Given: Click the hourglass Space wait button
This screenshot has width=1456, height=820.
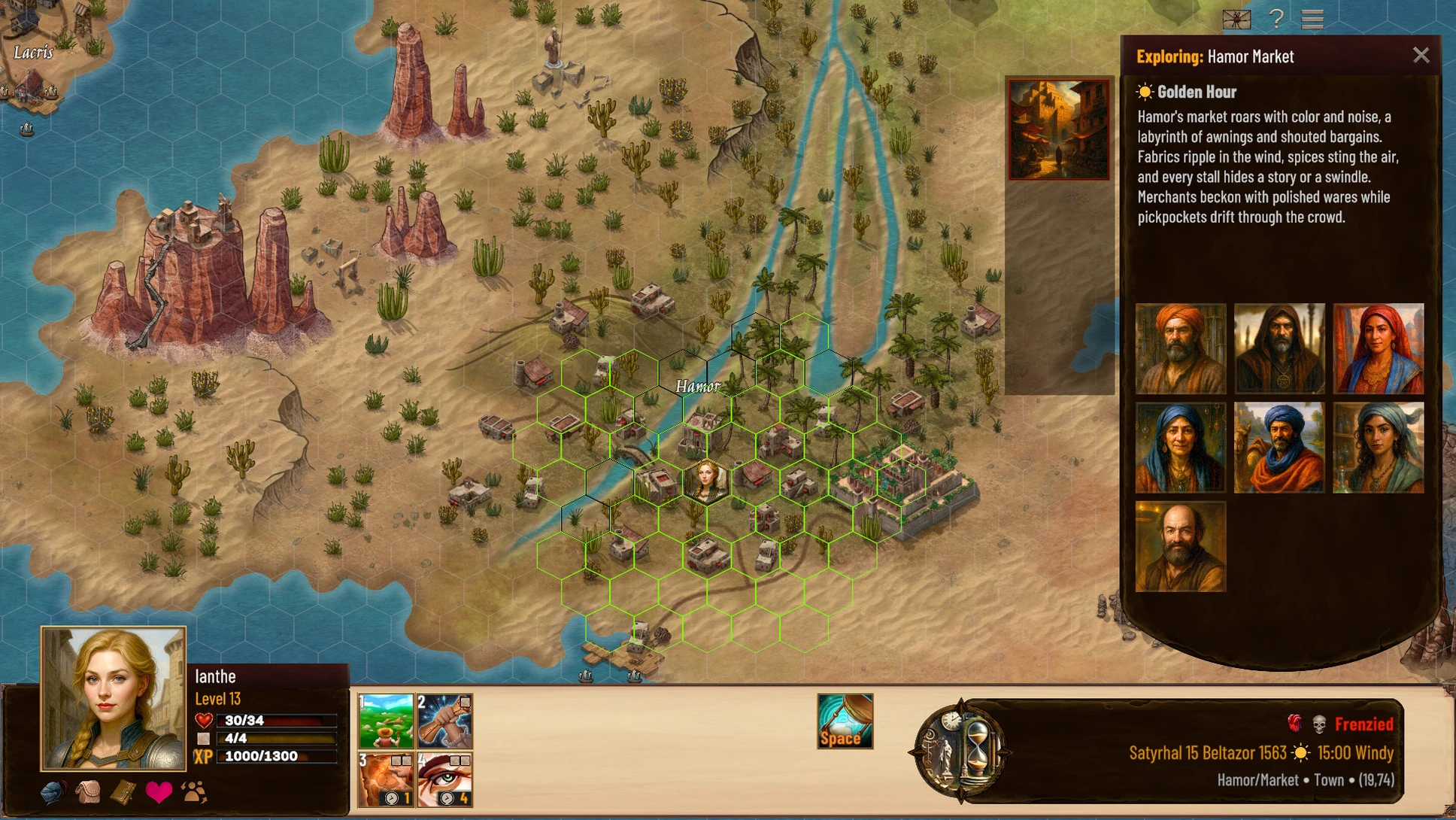Looking at the screenshot, I should point(845,721).
